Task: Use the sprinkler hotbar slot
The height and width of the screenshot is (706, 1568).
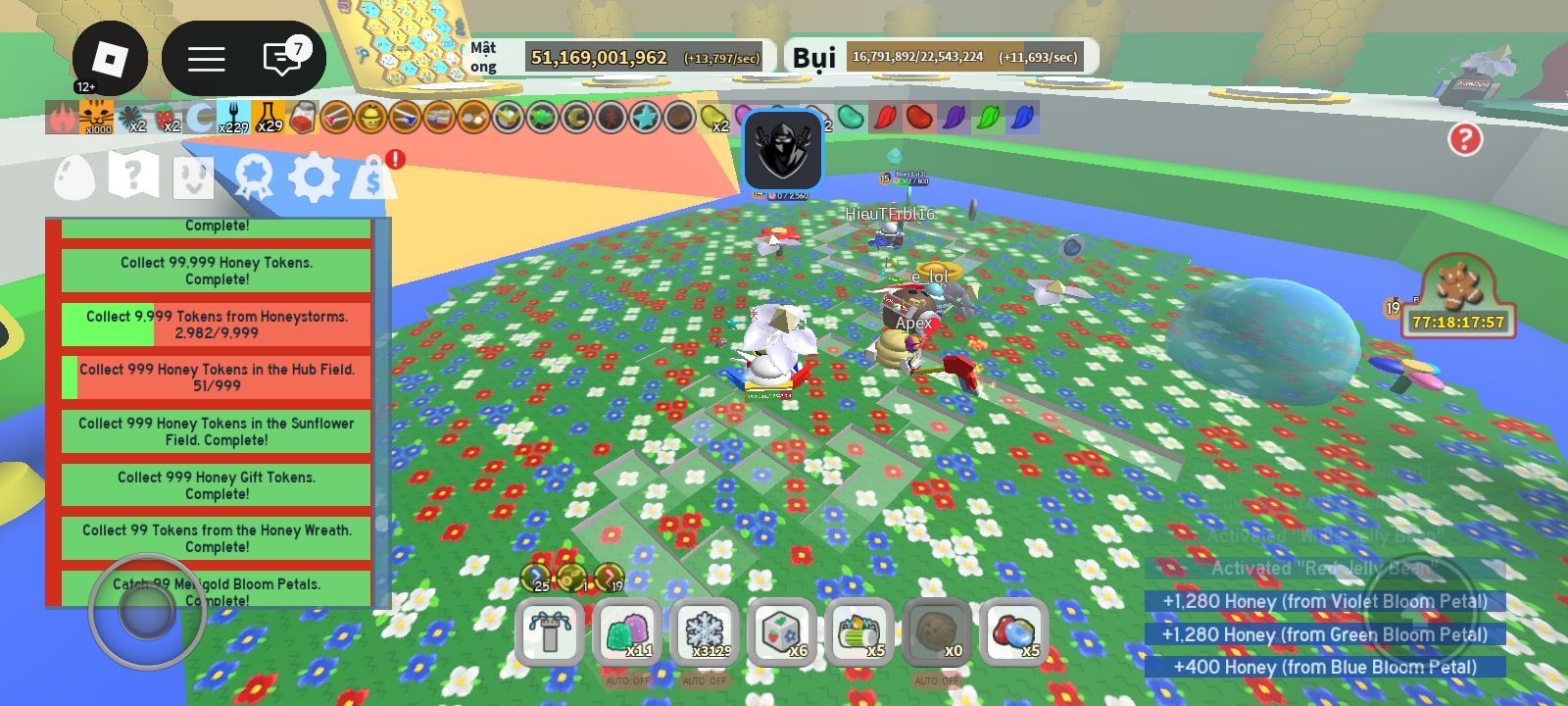Action: [550, 632]
